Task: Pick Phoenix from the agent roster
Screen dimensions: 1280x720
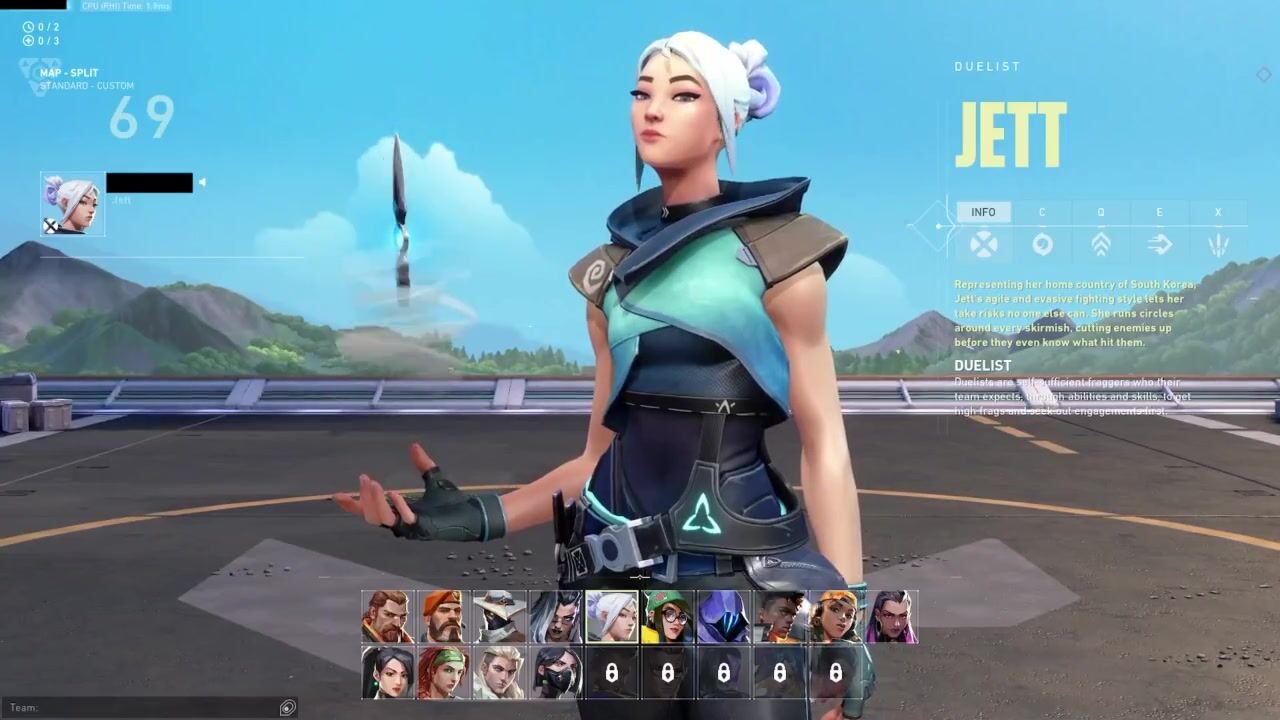Action: pos(779,616)
